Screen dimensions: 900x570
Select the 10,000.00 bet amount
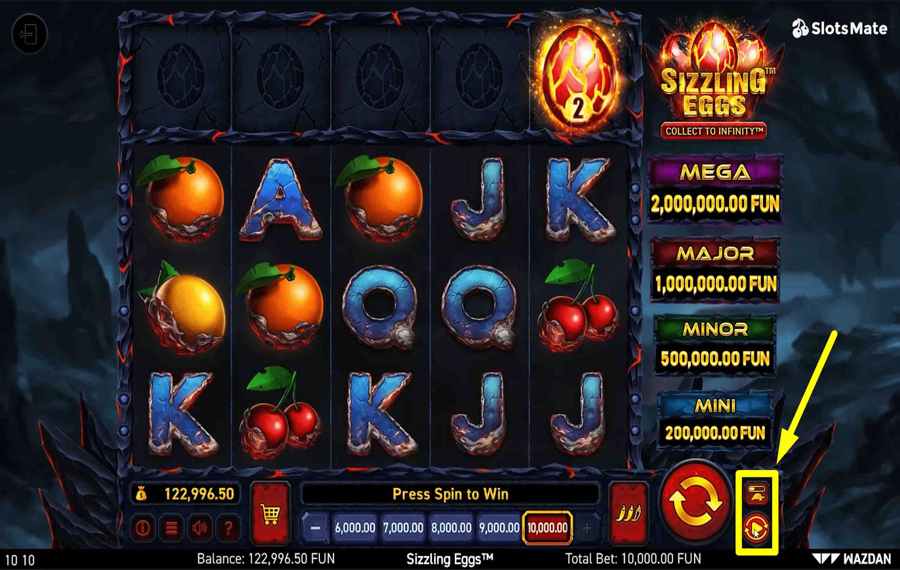click(547, 527)
